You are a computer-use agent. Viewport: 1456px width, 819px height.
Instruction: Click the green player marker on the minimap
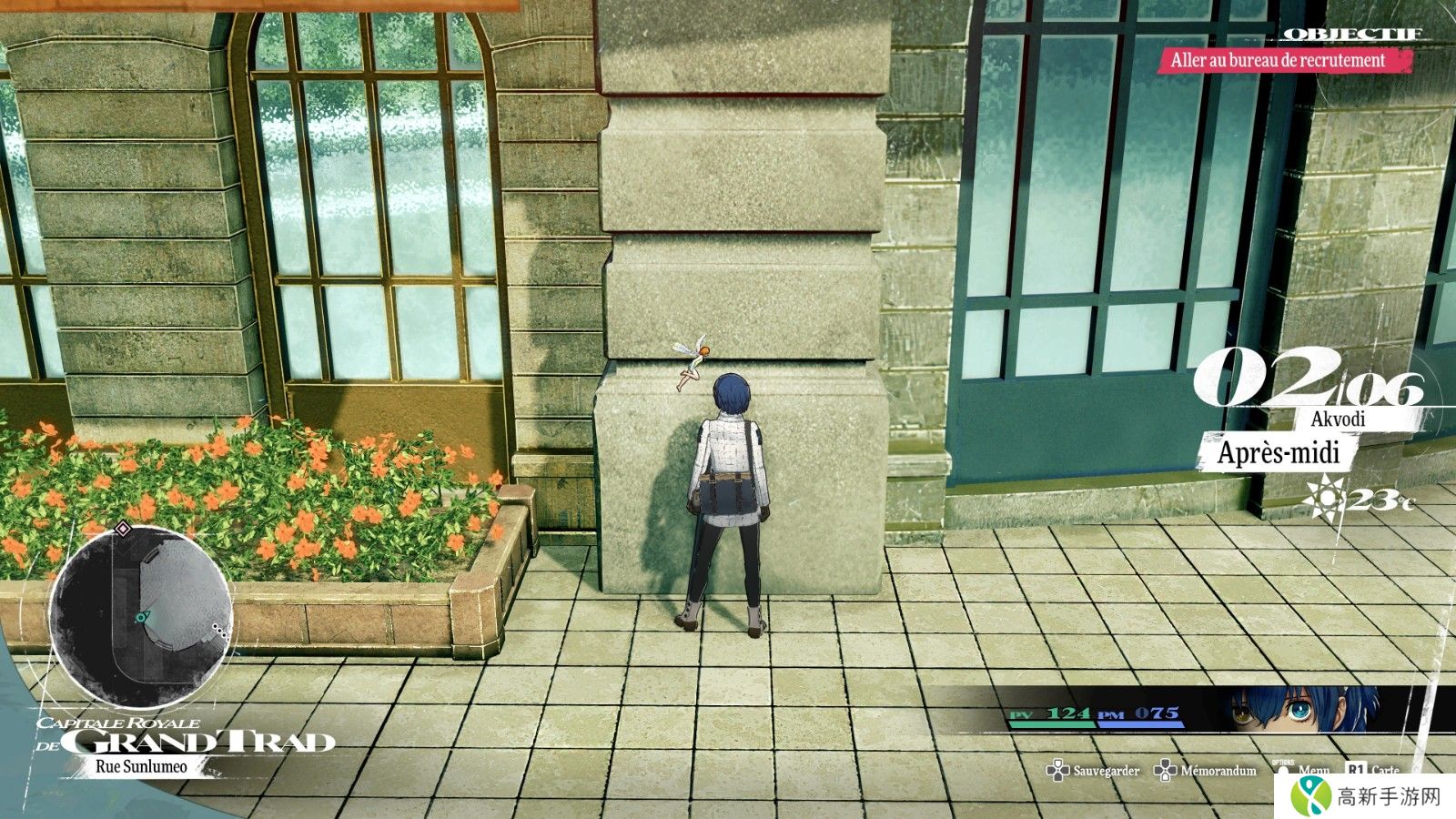[141, 617]
